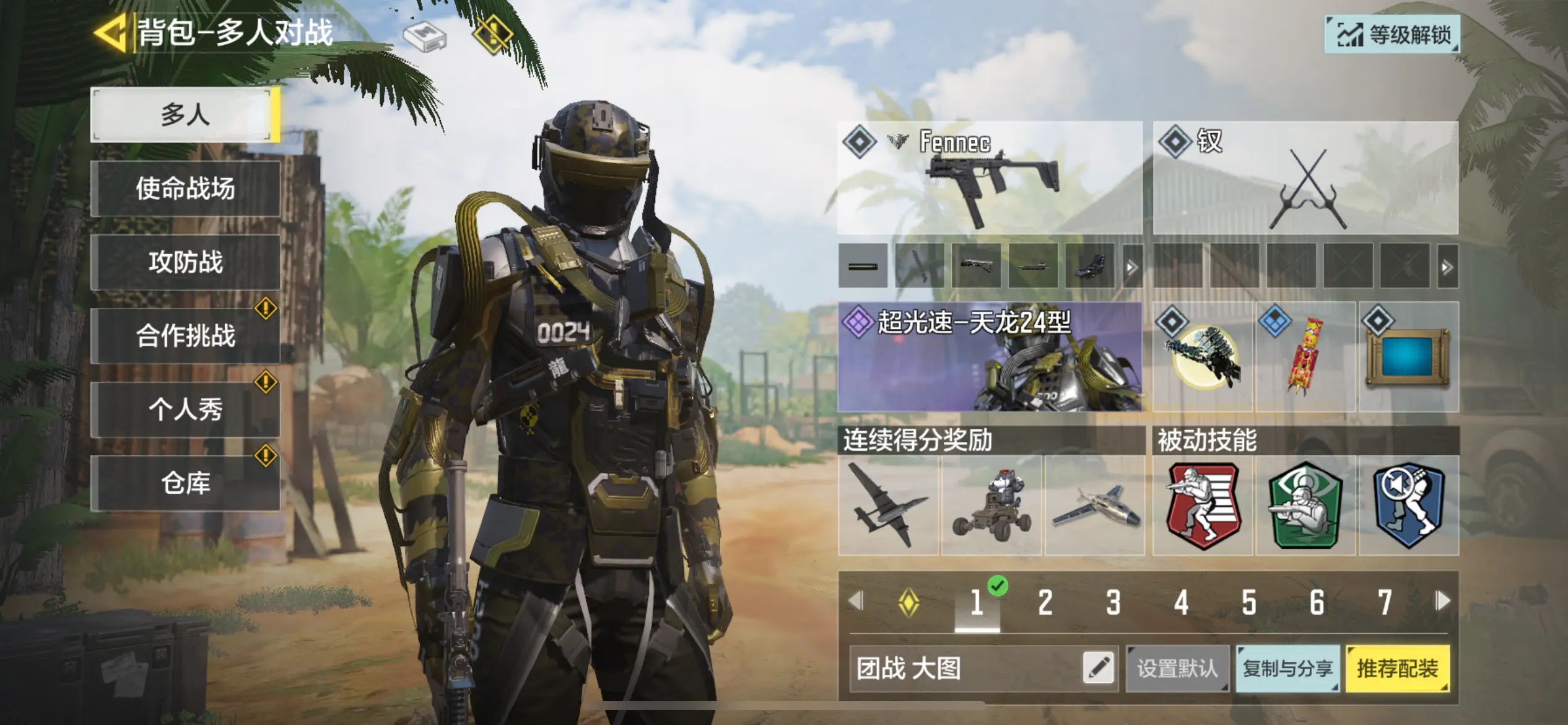The width and height of the screenshot is (1568, 725).
Task: Open the 仓库 warehouse tab
Action: pyautogui.click(x=185, y=483)
